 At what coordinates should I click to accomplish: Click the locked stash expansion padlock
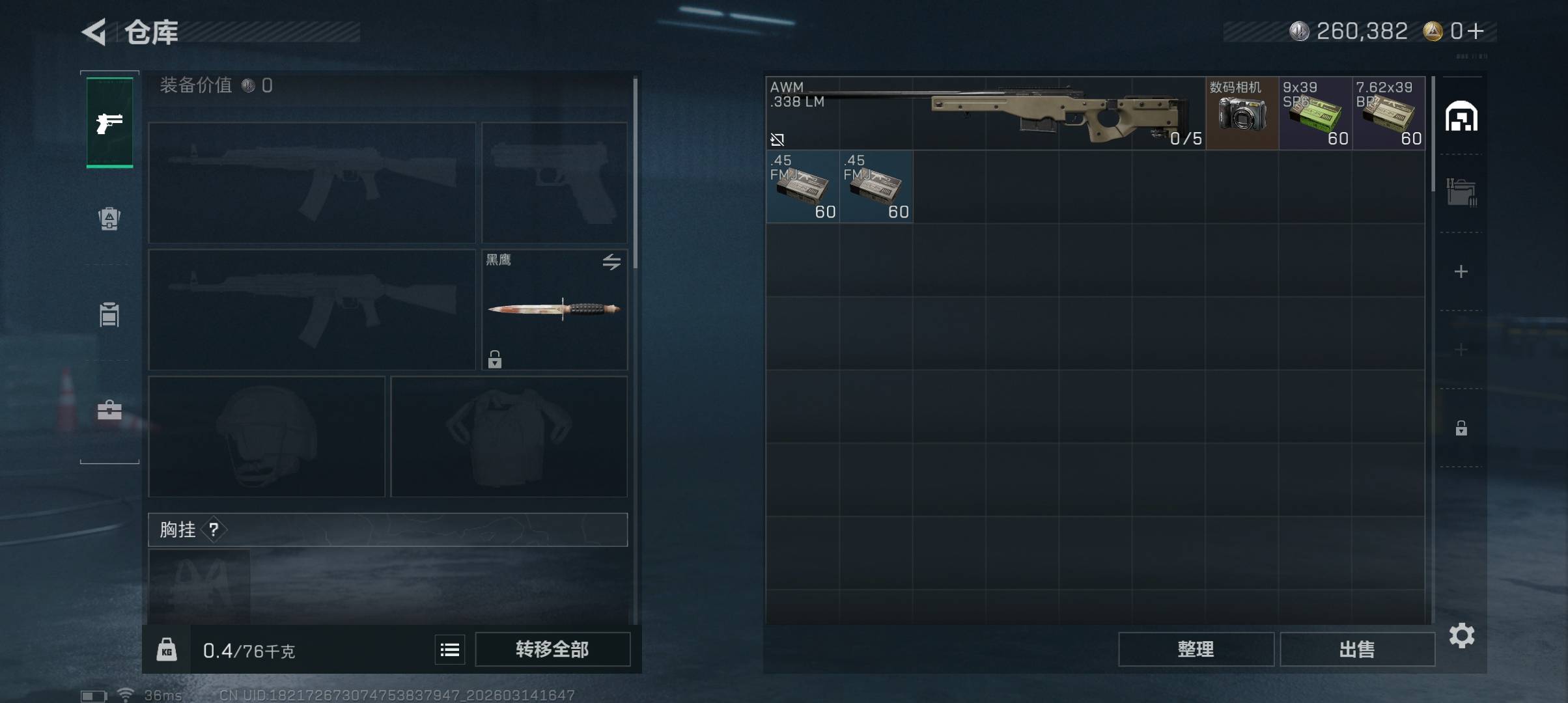coord(1461,428)
